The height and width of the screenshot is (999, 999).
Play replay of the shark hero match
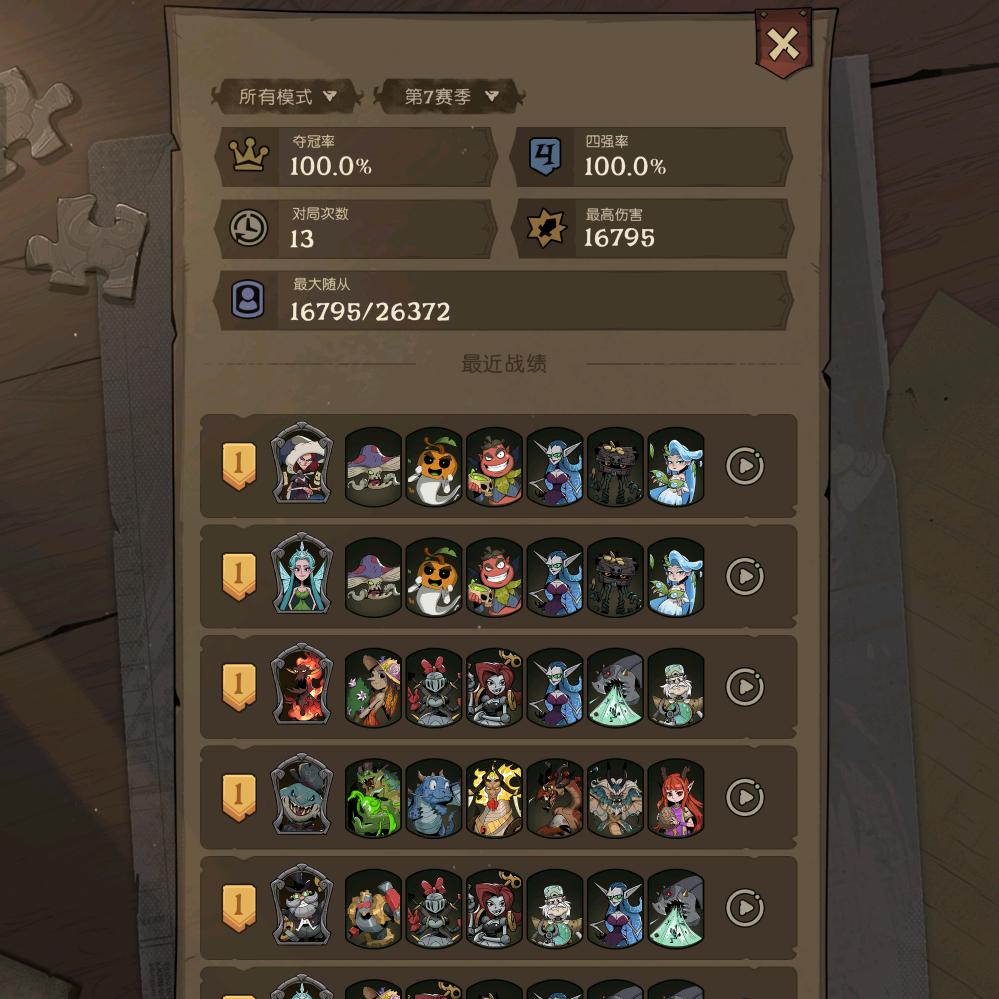point(744,797)
